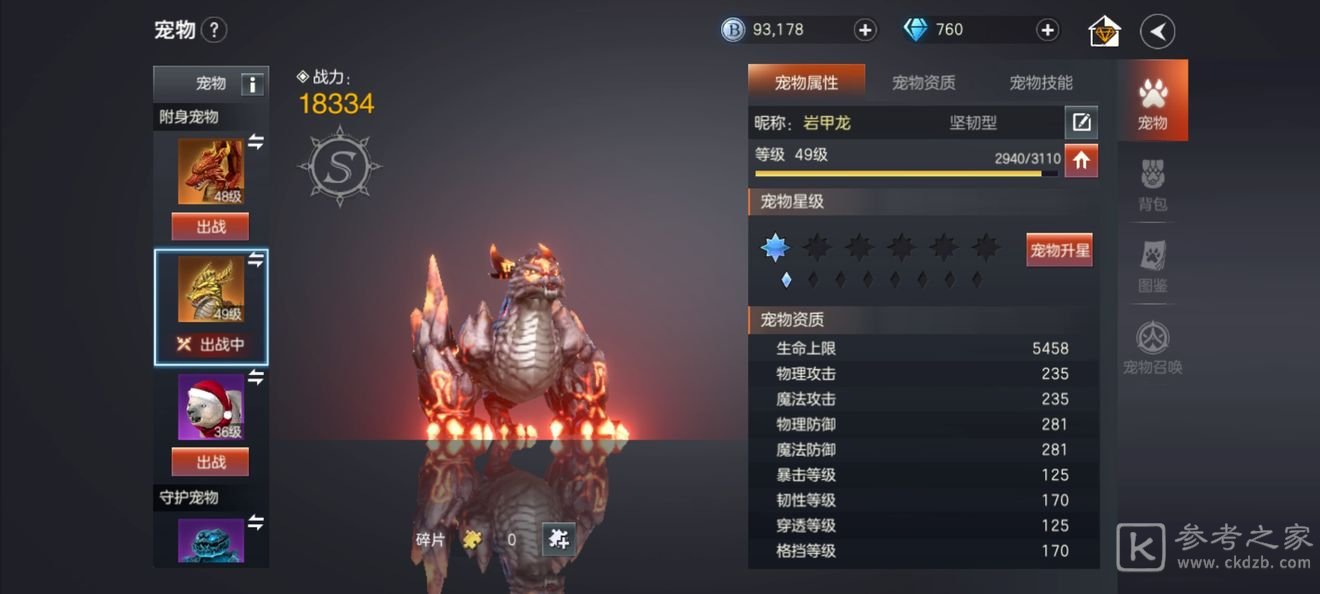
Task: Deploy the Santa bear with 出战 button
Action: pyautogui.click(x=210, y=462)
